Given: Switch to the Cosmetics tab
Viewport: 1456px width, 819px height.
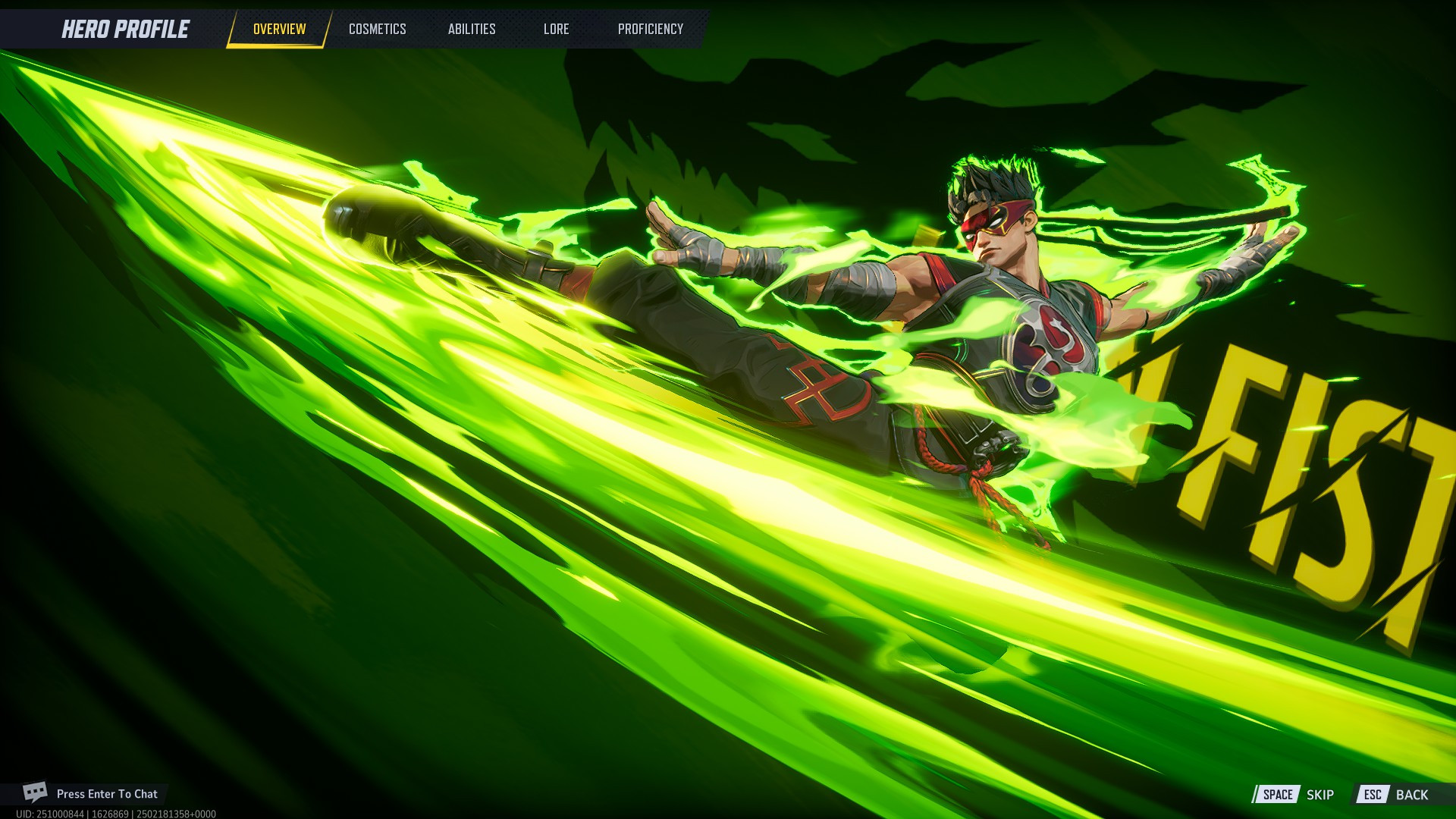Looking at the screenshot, I should click(x=377, y=29).
